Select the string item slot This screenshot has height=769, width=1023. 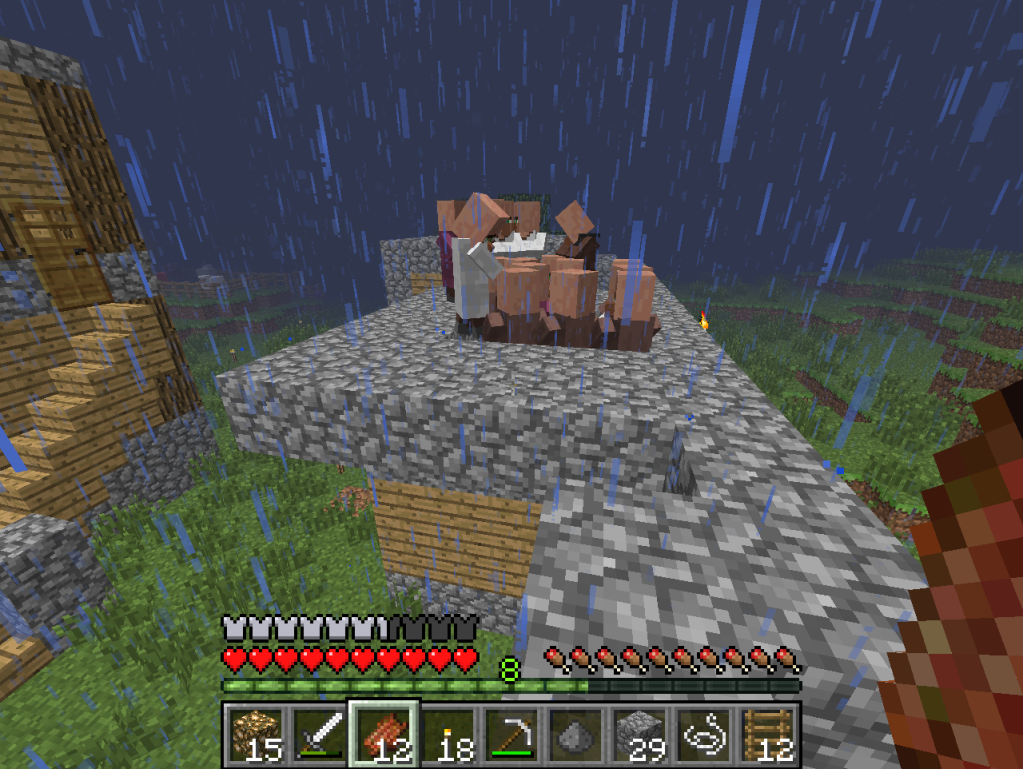point(706,734)
